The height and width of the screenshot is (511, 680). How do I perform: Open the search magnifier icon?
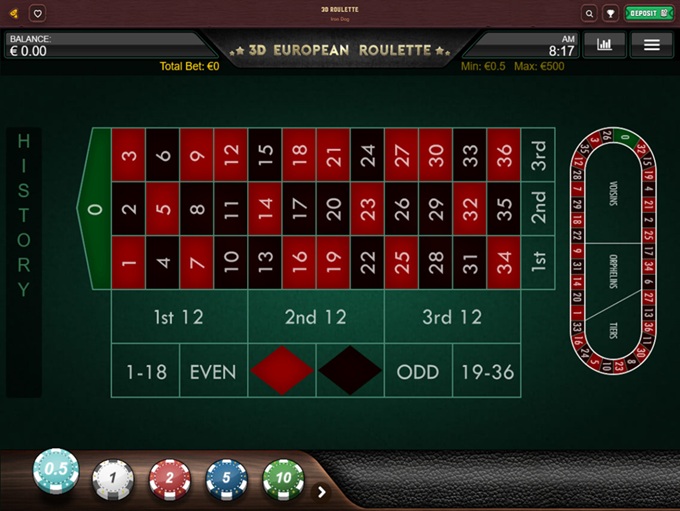pyautogui.click(x=589, y=13)
